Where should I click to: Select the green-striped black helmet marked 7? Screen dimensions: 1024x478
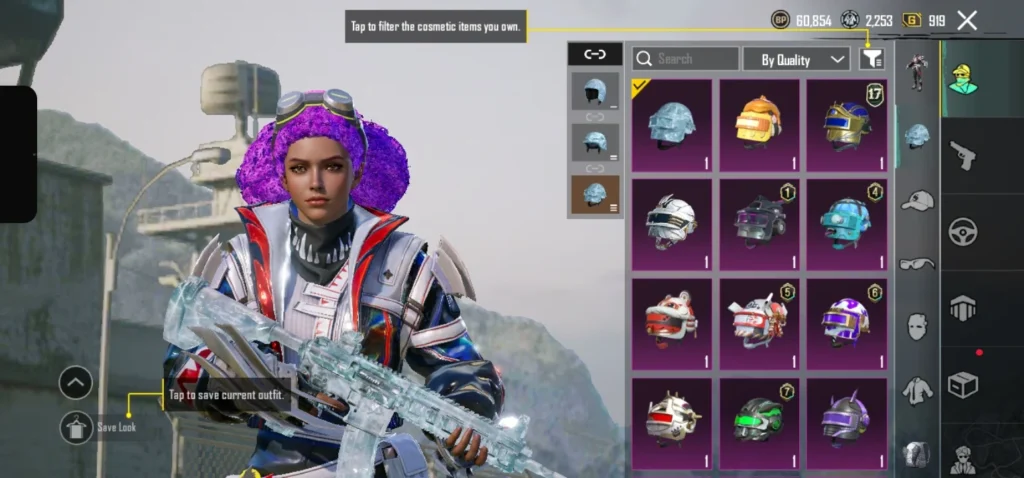(x=759, y=423)
